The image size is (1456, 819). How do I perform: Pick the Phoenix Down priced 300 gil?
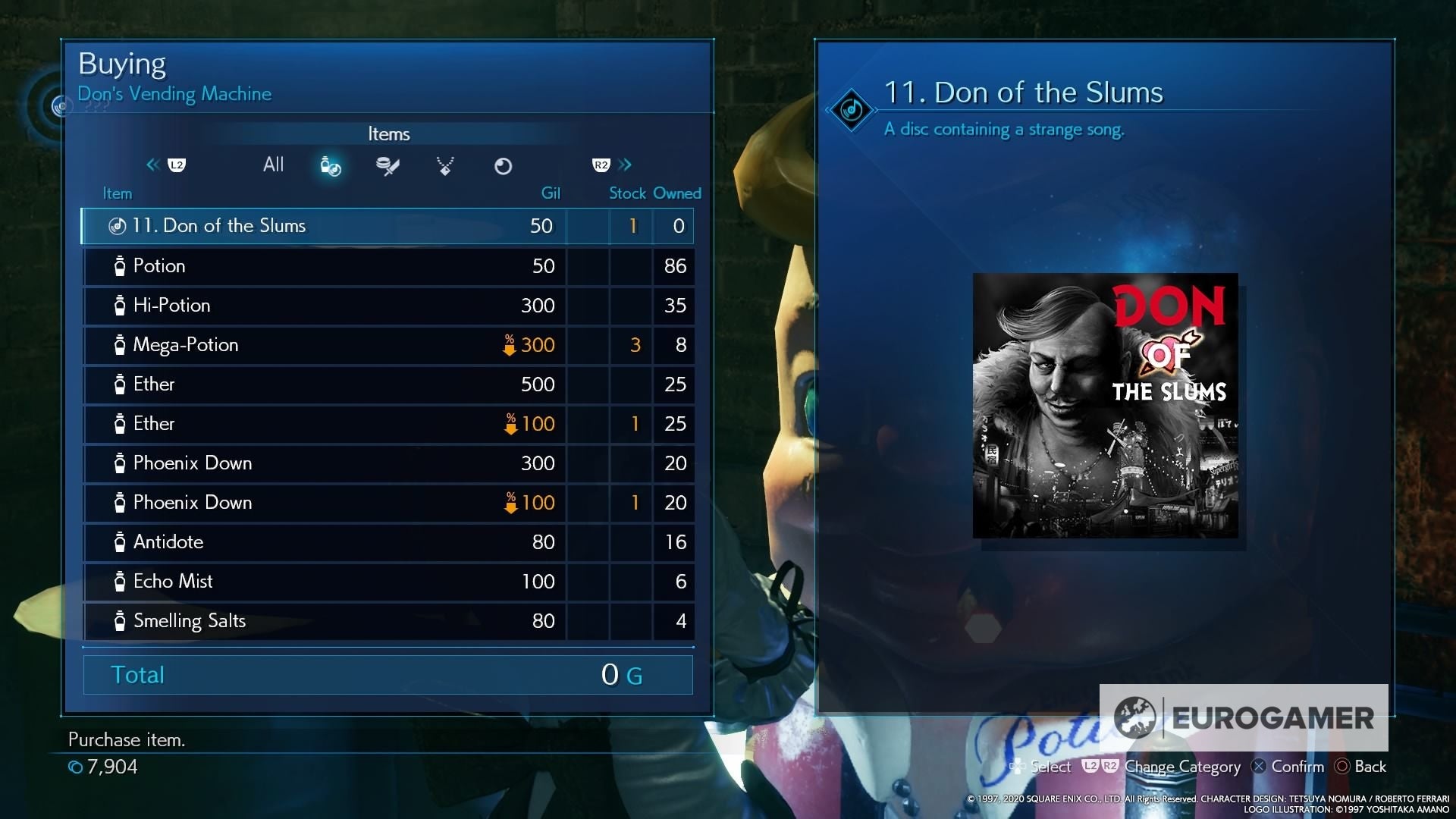(x=387, y=463)
